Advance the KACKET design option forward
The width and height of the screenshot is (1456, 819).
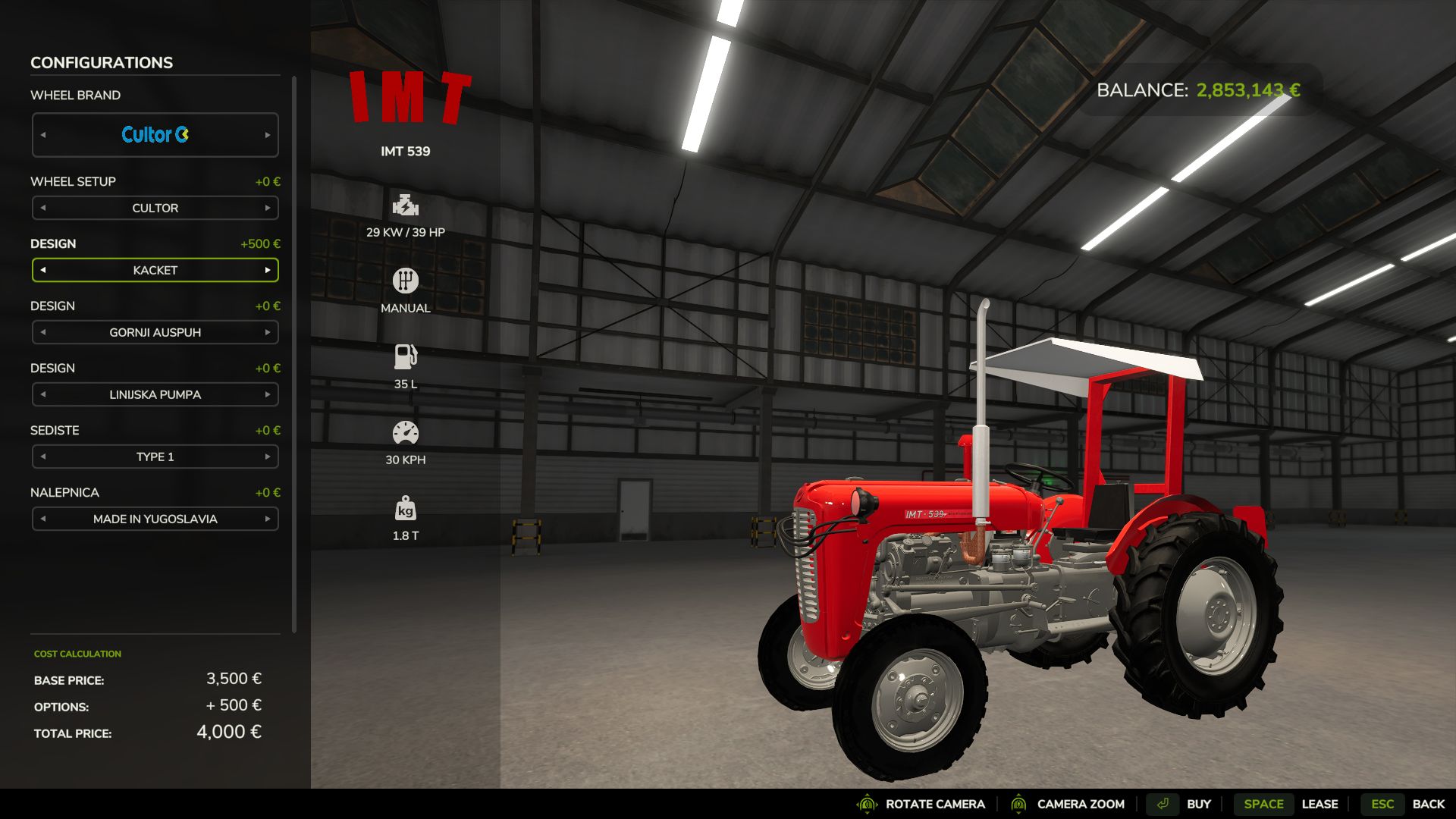tap(267, 270)
